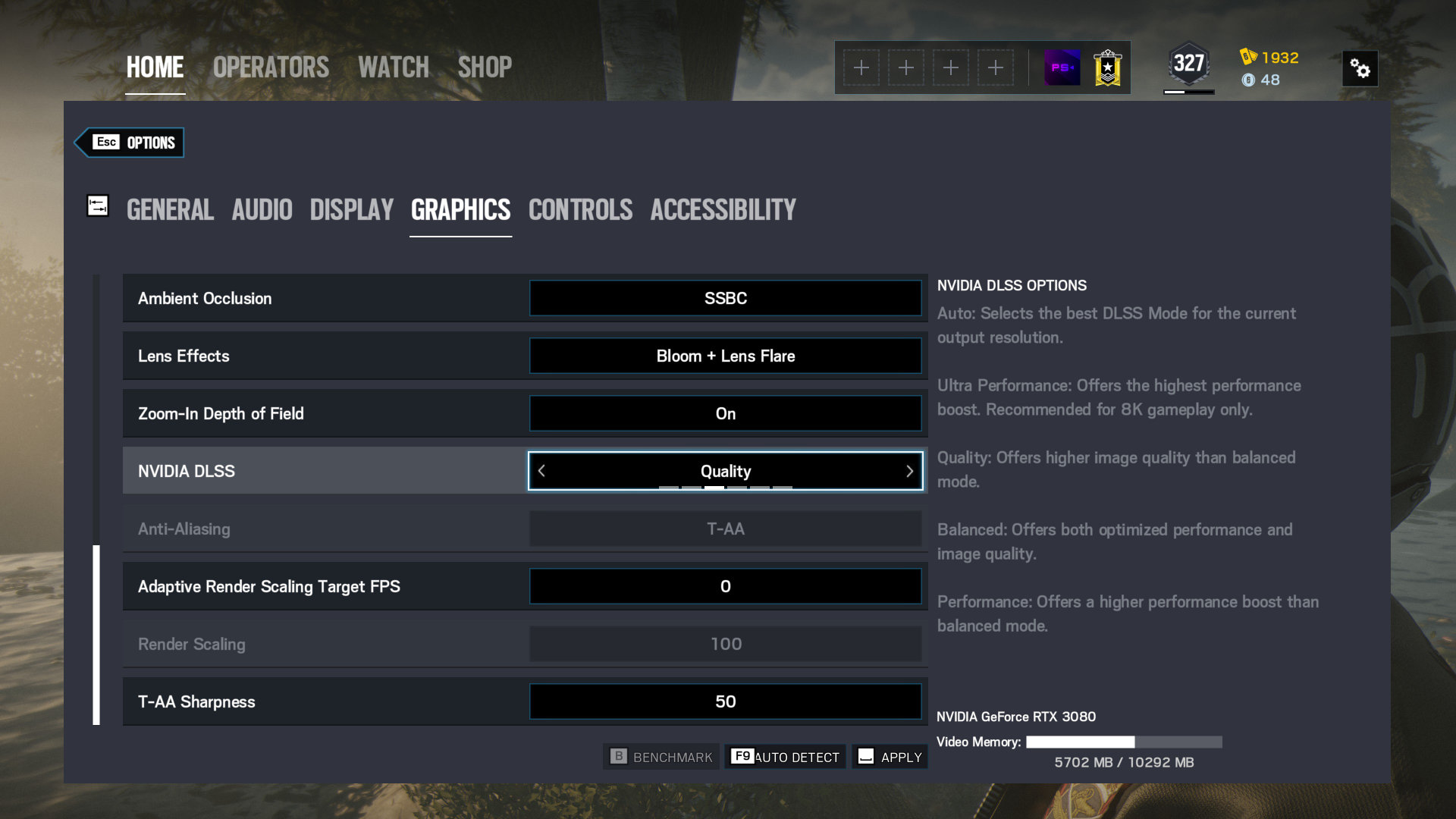Open the Ambient Occlusion selector showing SSBC
Screen dimensions: 1456x819
coord(726,298)
